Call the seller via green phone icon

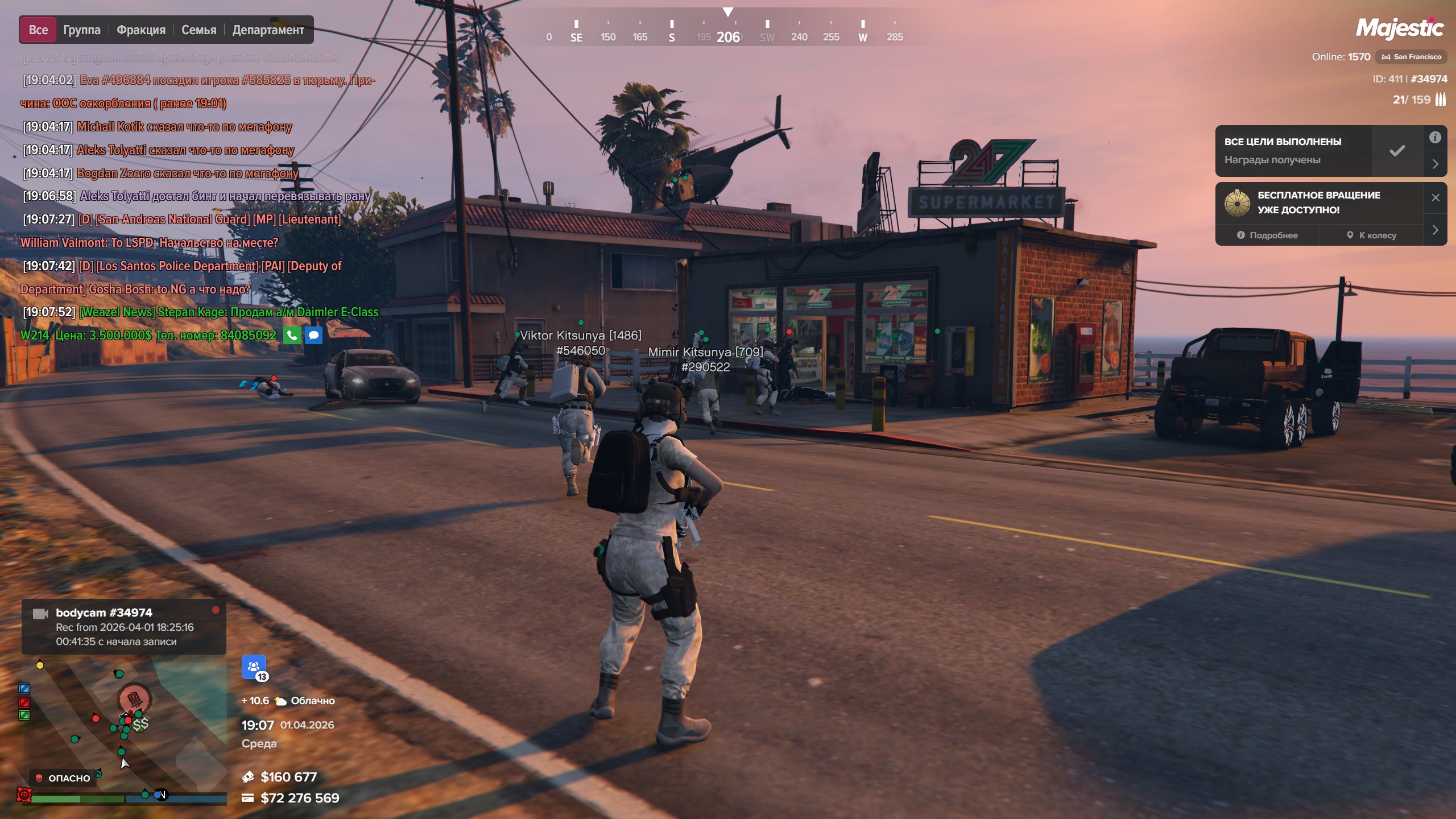click(x=292, y=336)
